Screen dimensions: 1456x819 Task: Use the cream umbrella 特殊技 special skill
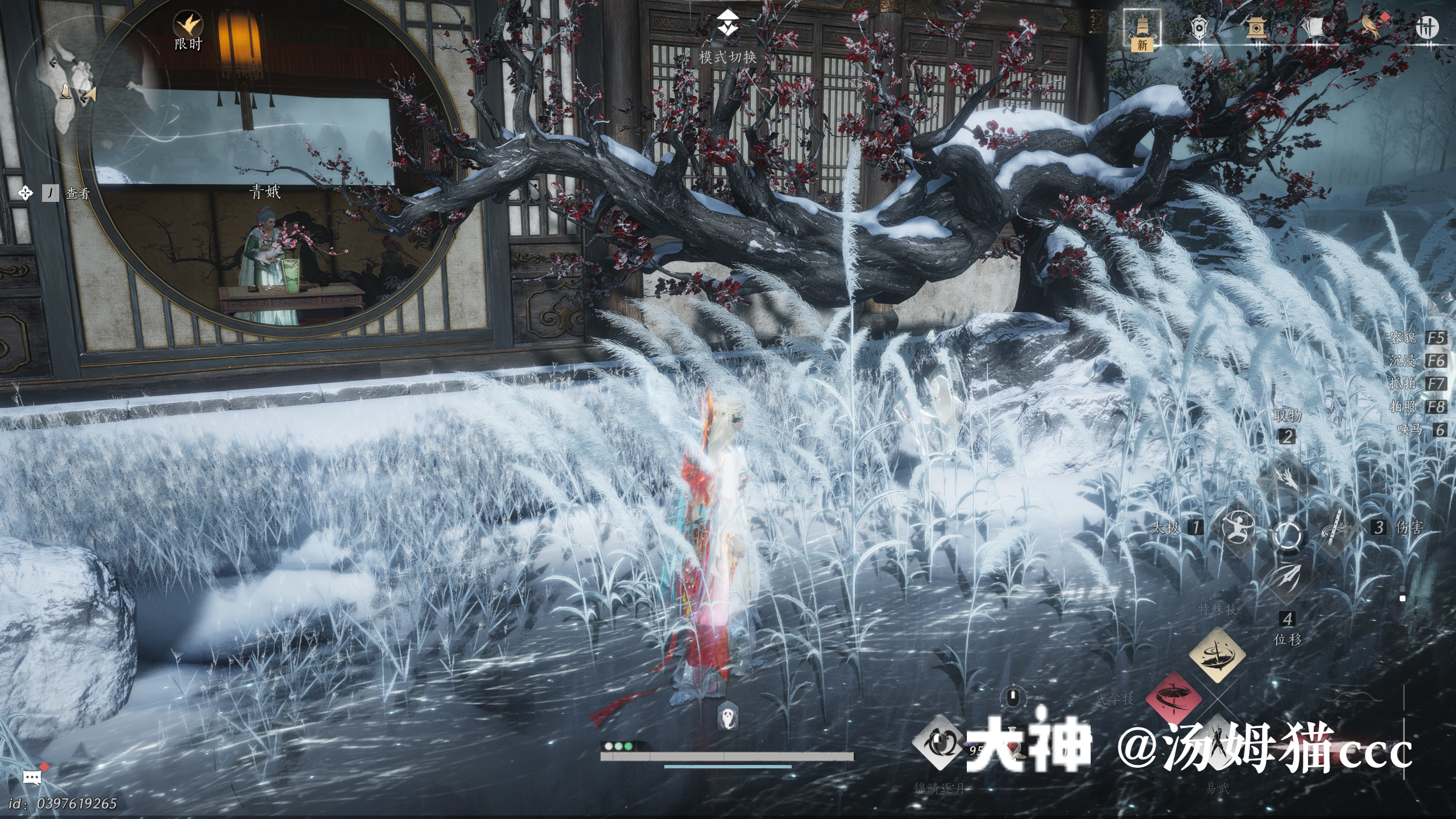(x=1217, y=655)
